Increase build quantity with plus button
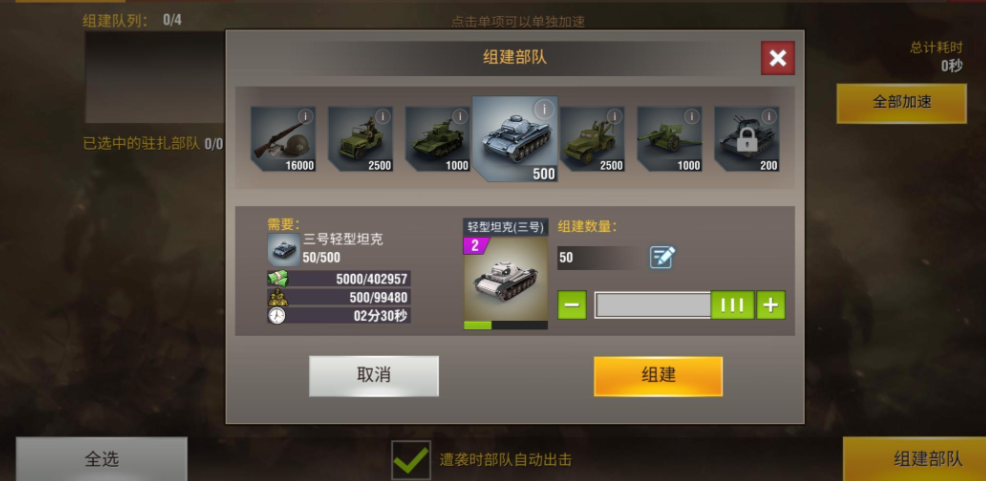This screenshot has width=986, height=481. (x=770, y=305)
